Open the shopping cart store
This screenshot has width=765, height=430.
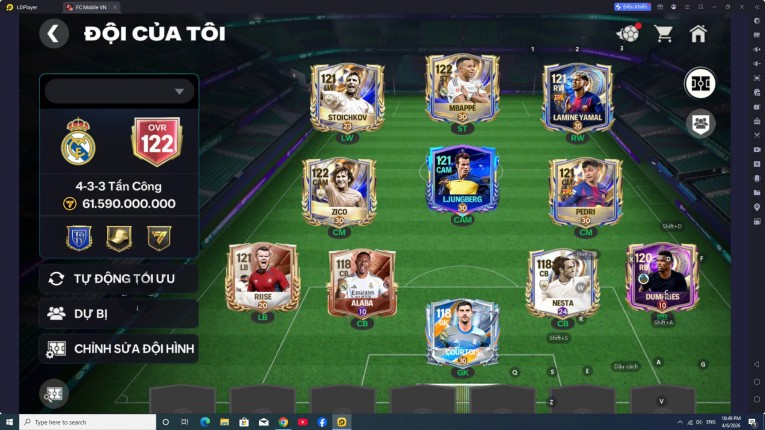point(663,34)
